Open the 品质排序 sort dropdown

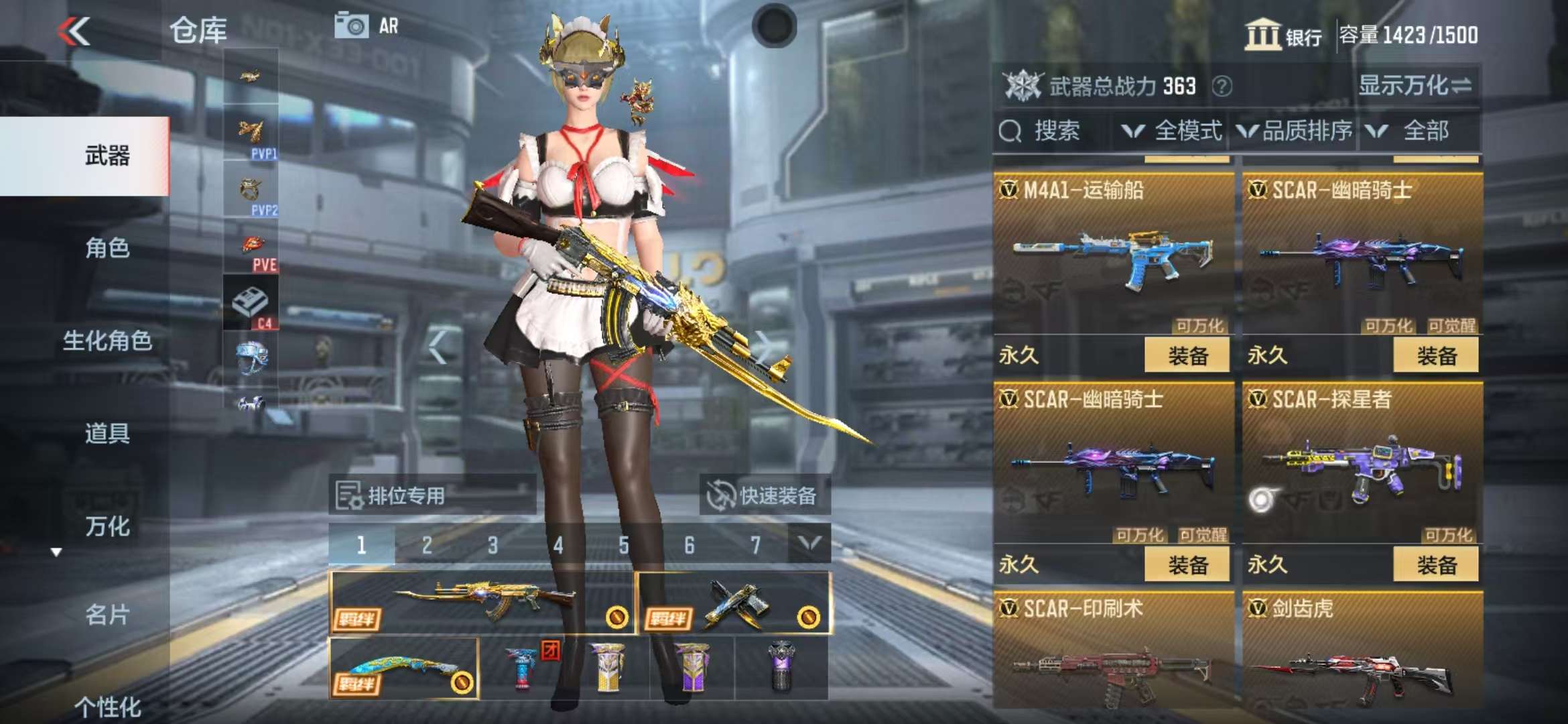point(1295,131)
